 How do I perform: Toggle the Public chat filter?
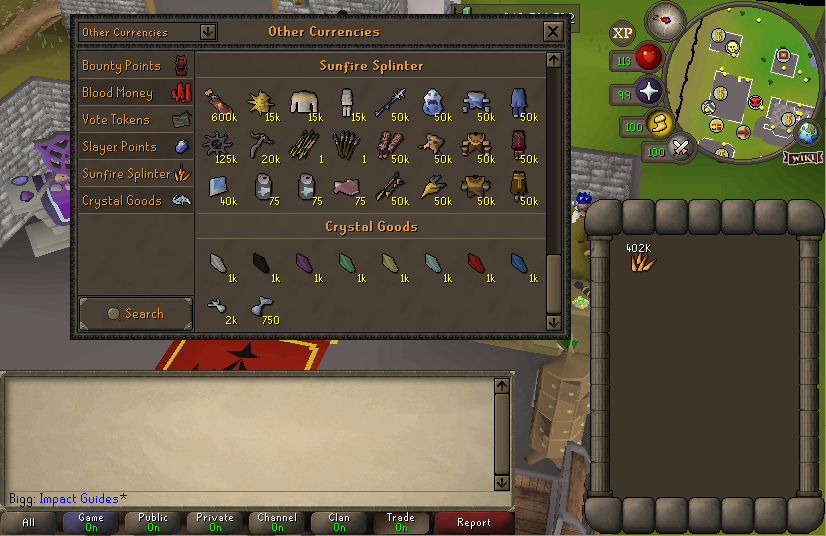tap(153, 522)
